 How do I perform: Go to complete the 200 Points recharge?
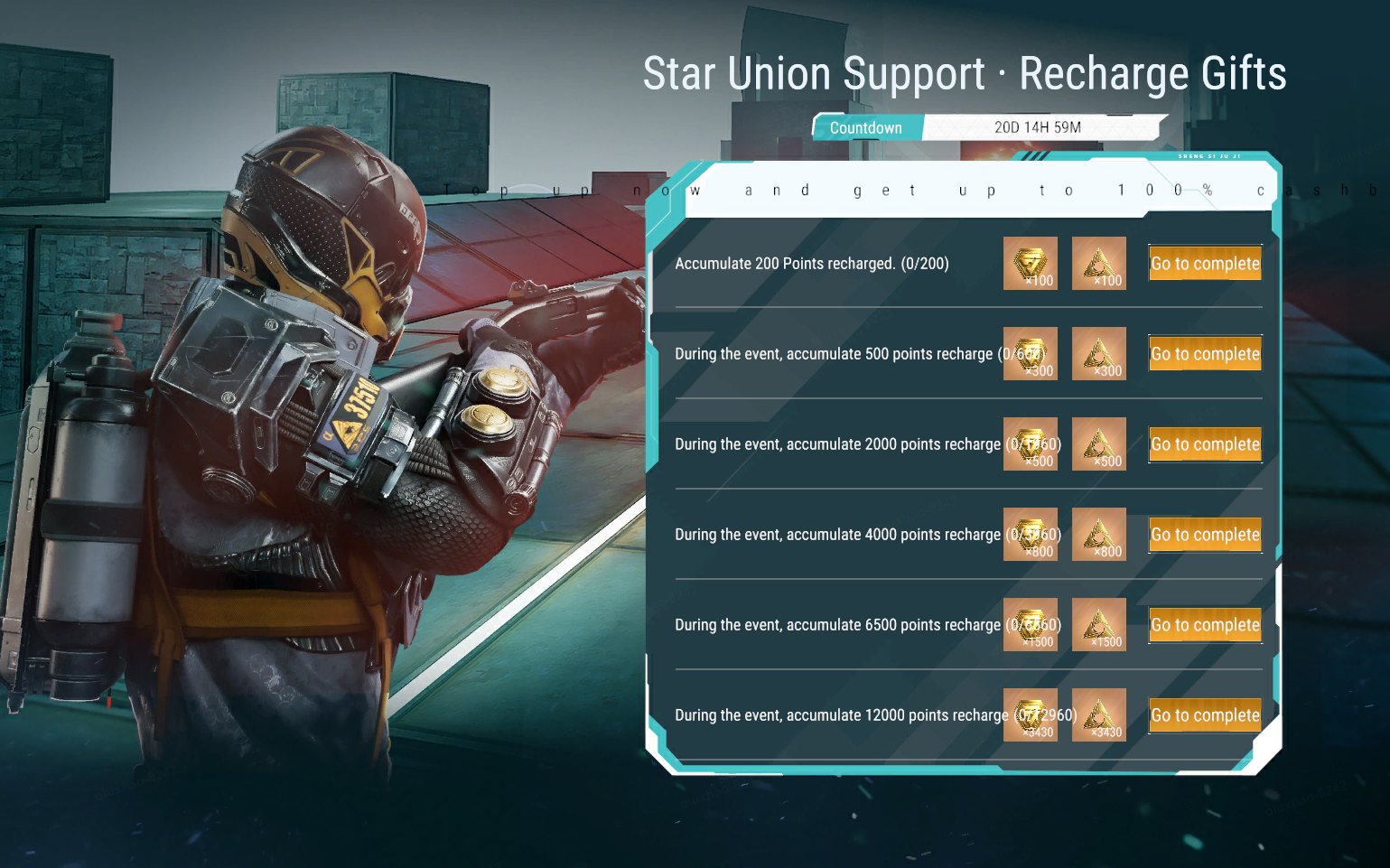click(x=1205, y=264)
